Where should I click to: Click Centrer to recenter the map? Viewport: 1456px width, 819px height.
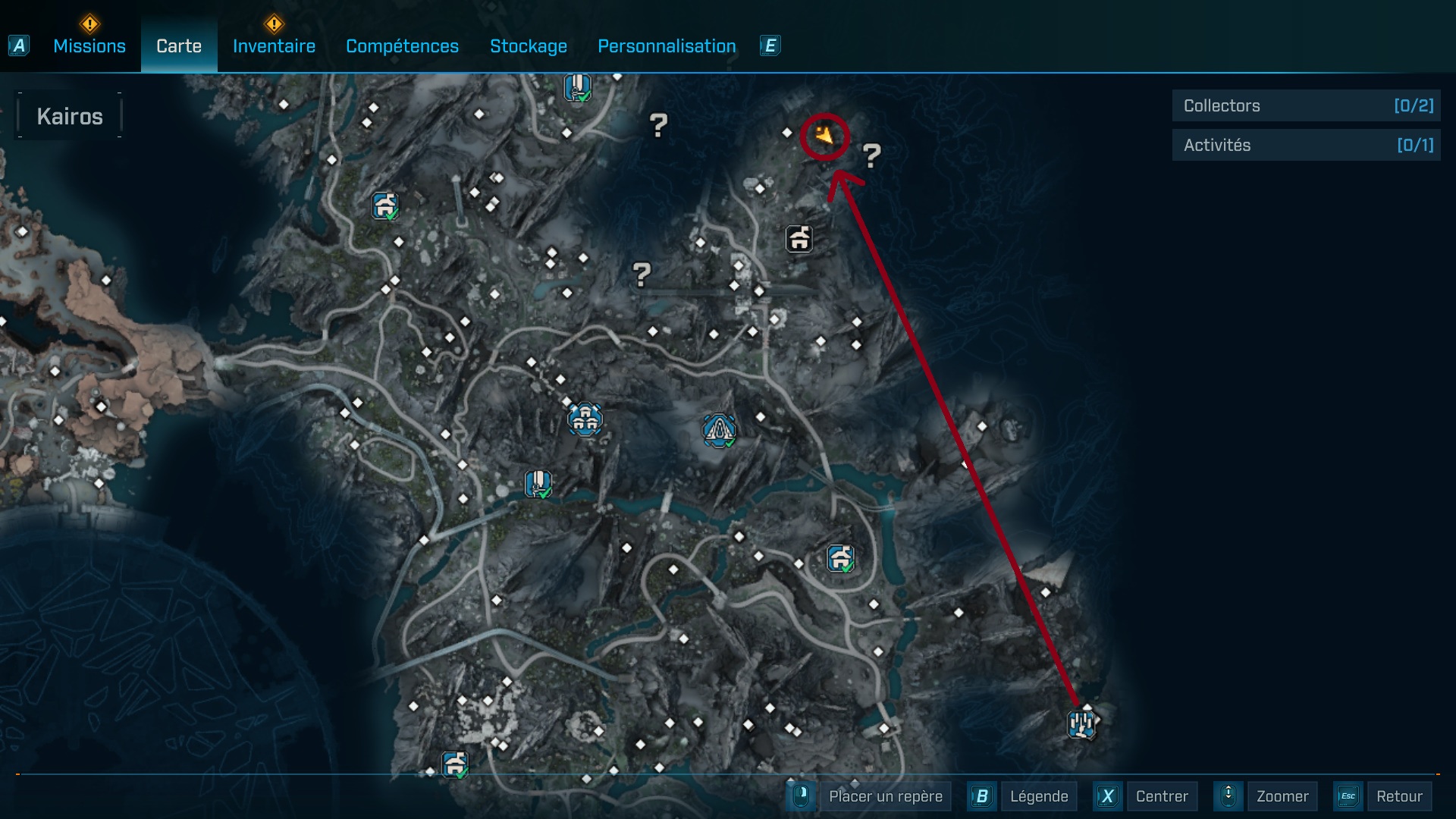coord(1162,796)
